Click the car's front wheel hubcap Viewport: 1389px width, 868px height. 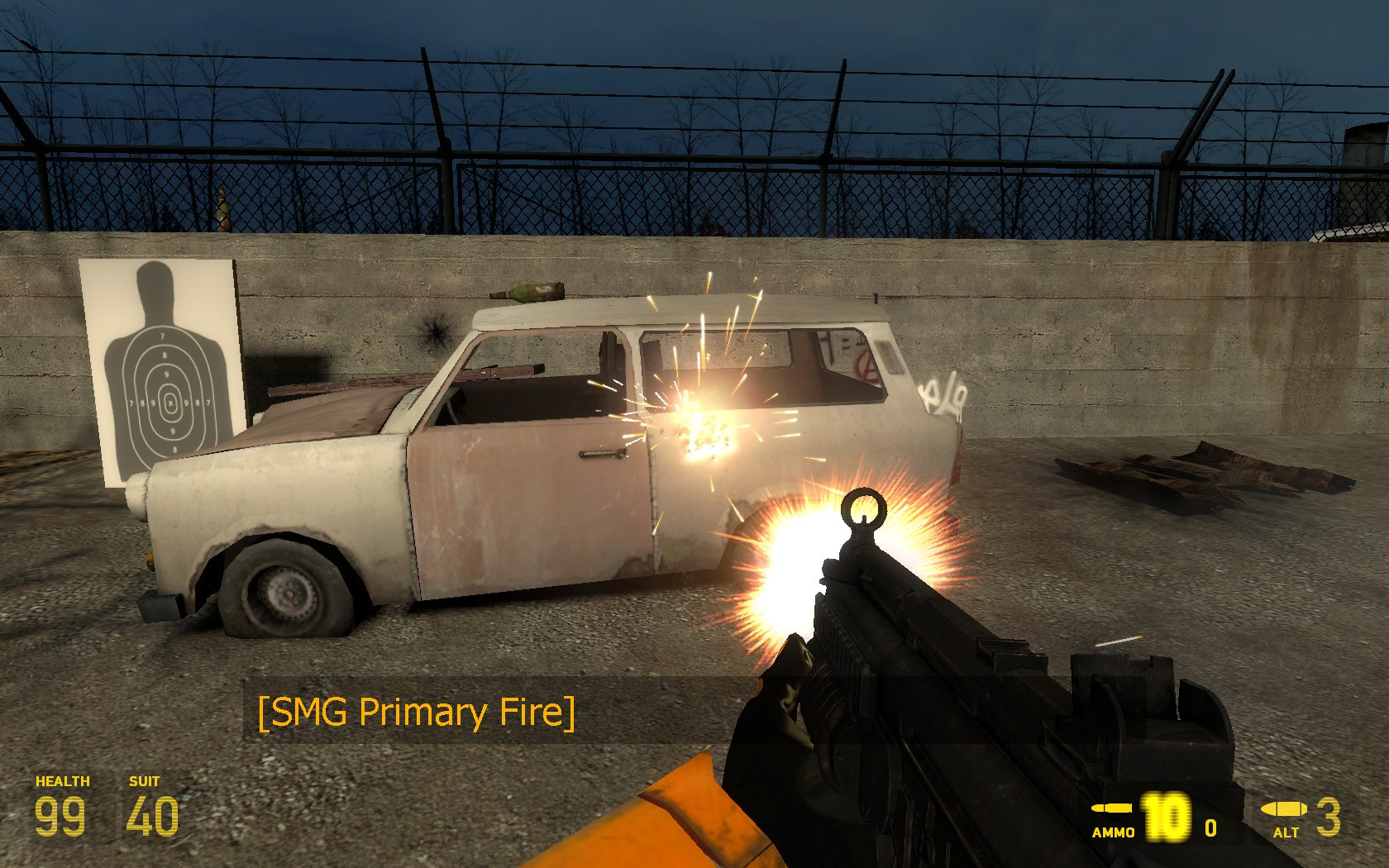(x=286, y=593)
